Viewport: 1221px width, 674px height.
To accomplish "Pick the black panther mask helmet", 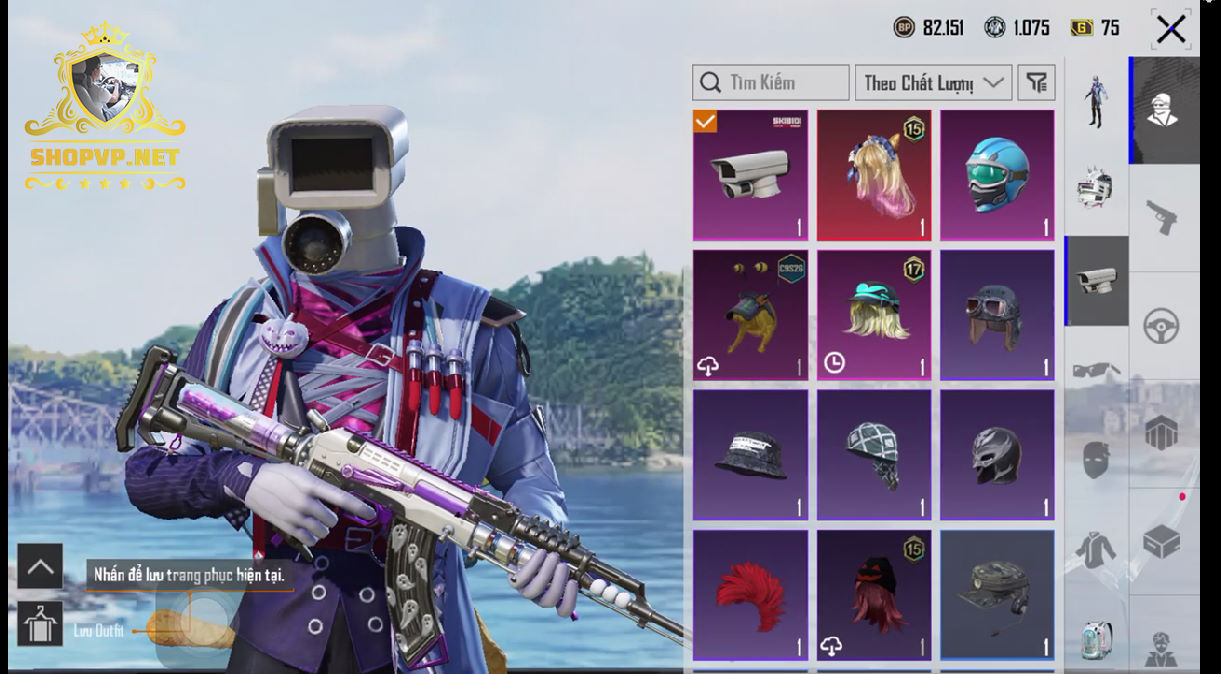I will (x=997, y=455).
